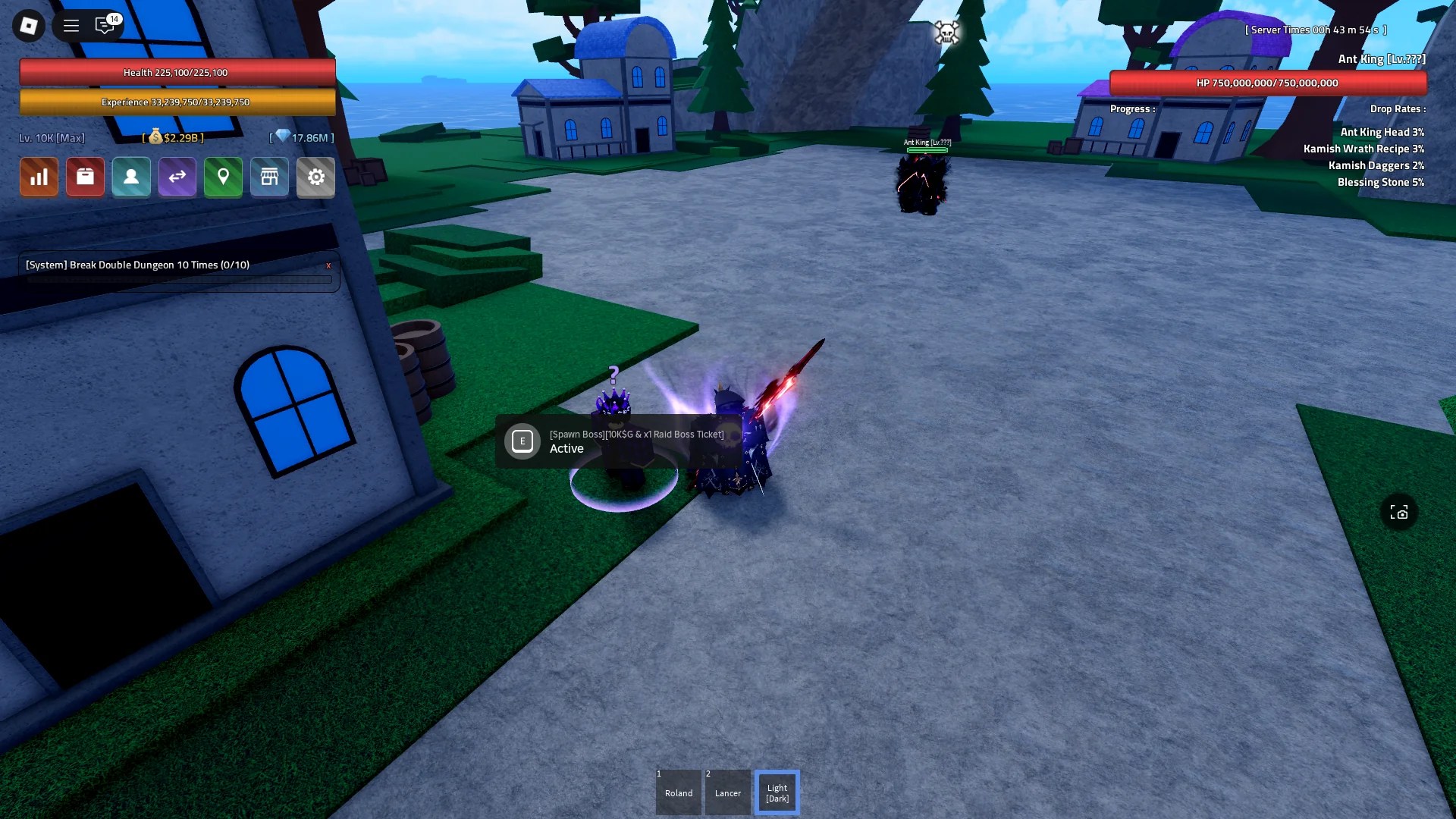Open the trading swap-arrows icon
Viewport: 1456px width, 819px height.
pos(177,177)
